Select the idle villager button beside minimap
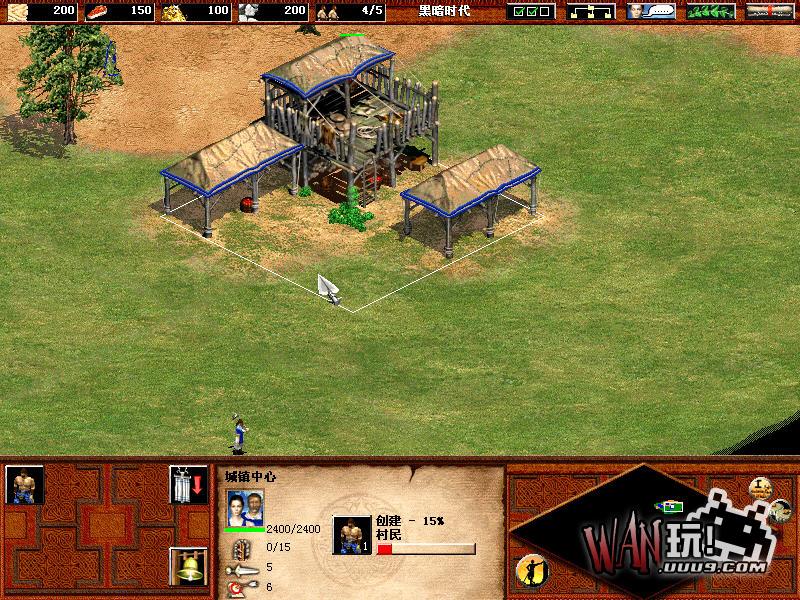Screen dimensions: 800x600 pos(529,571)
